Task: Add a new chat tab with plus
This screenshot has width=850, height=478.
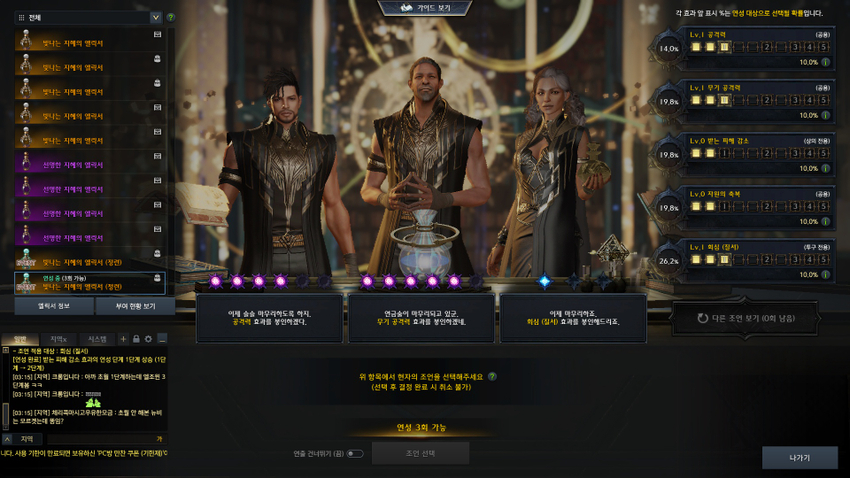Action: pos(123,339)
